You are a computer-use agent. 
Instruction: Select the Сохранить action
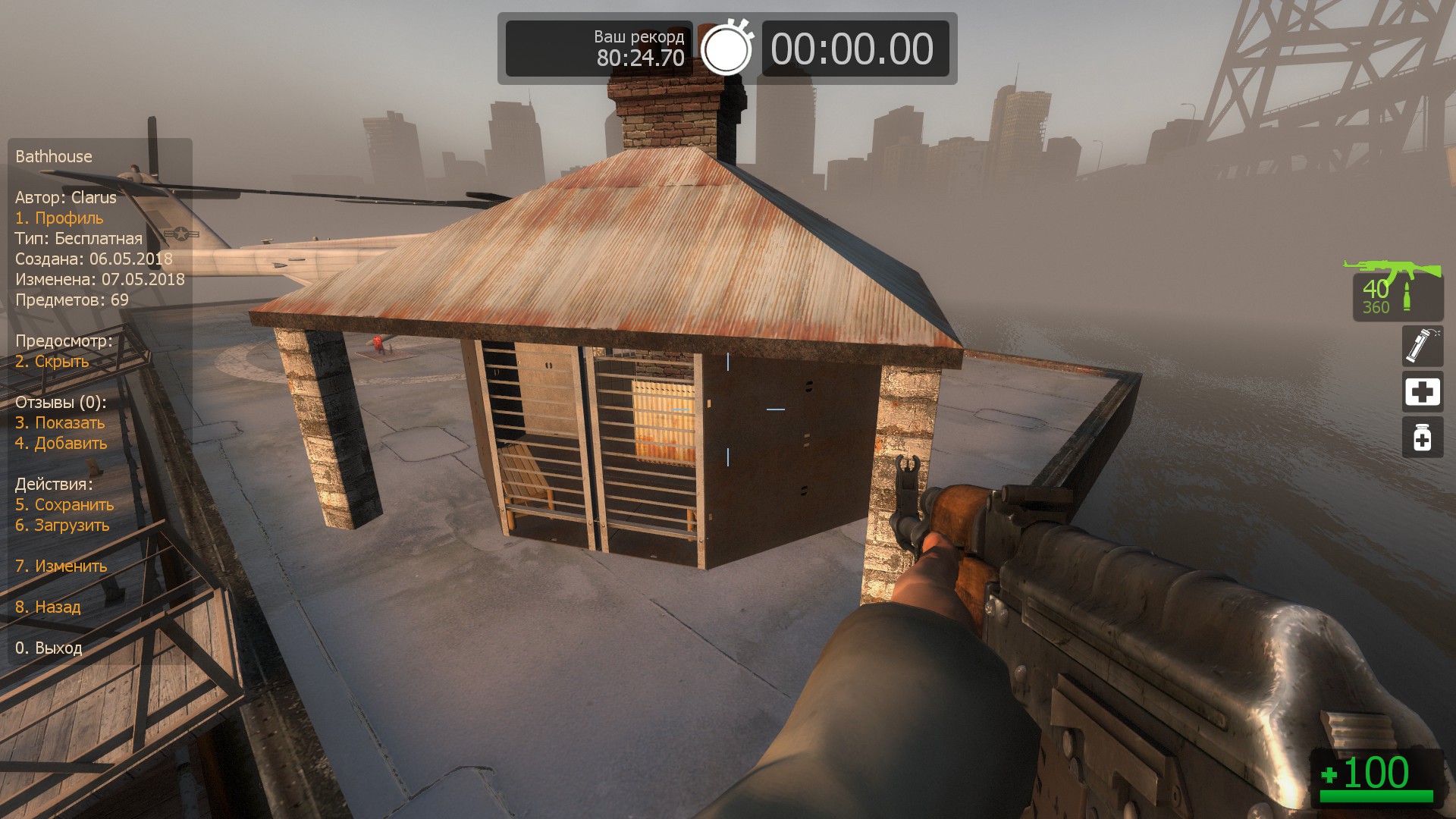point(64,505)
